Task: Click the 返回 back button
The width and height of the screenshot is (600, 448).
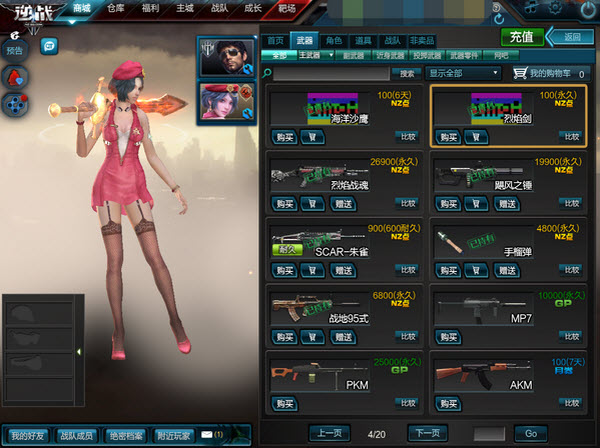Action: tap(567, 37)
